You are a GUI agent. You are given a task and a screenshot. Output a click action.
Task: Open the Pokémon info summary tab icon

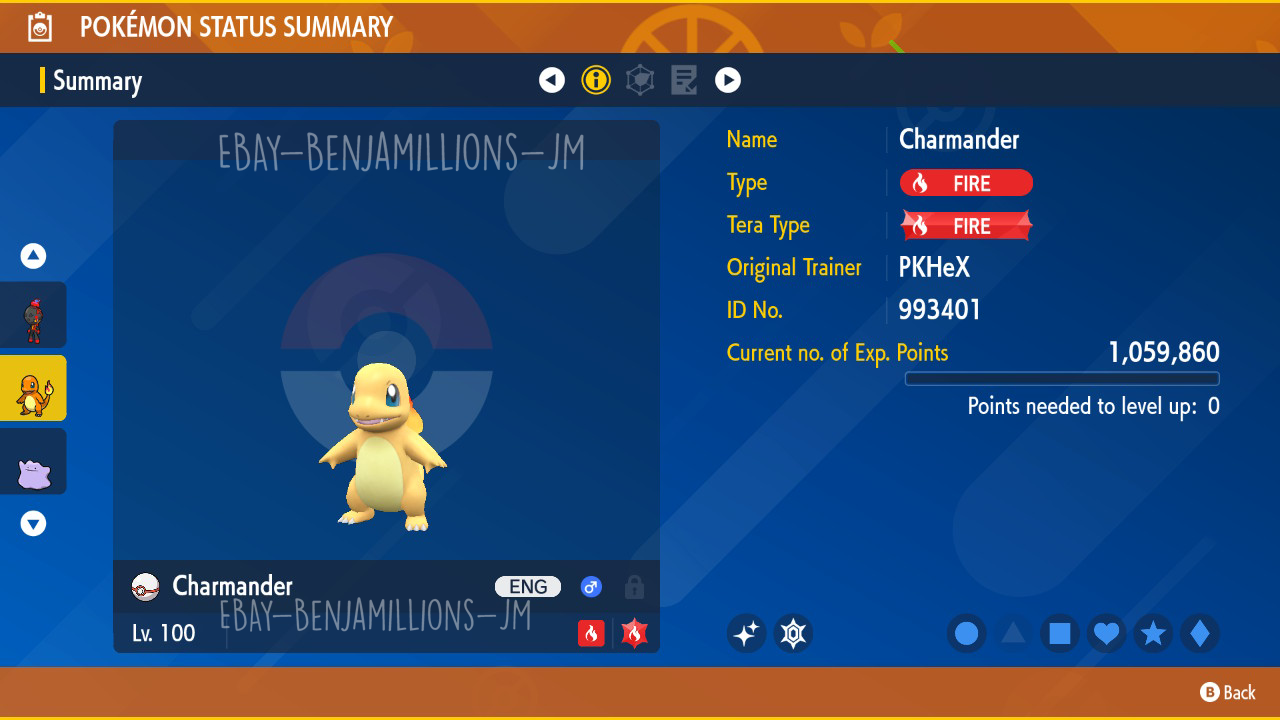[x=596, y=80]
